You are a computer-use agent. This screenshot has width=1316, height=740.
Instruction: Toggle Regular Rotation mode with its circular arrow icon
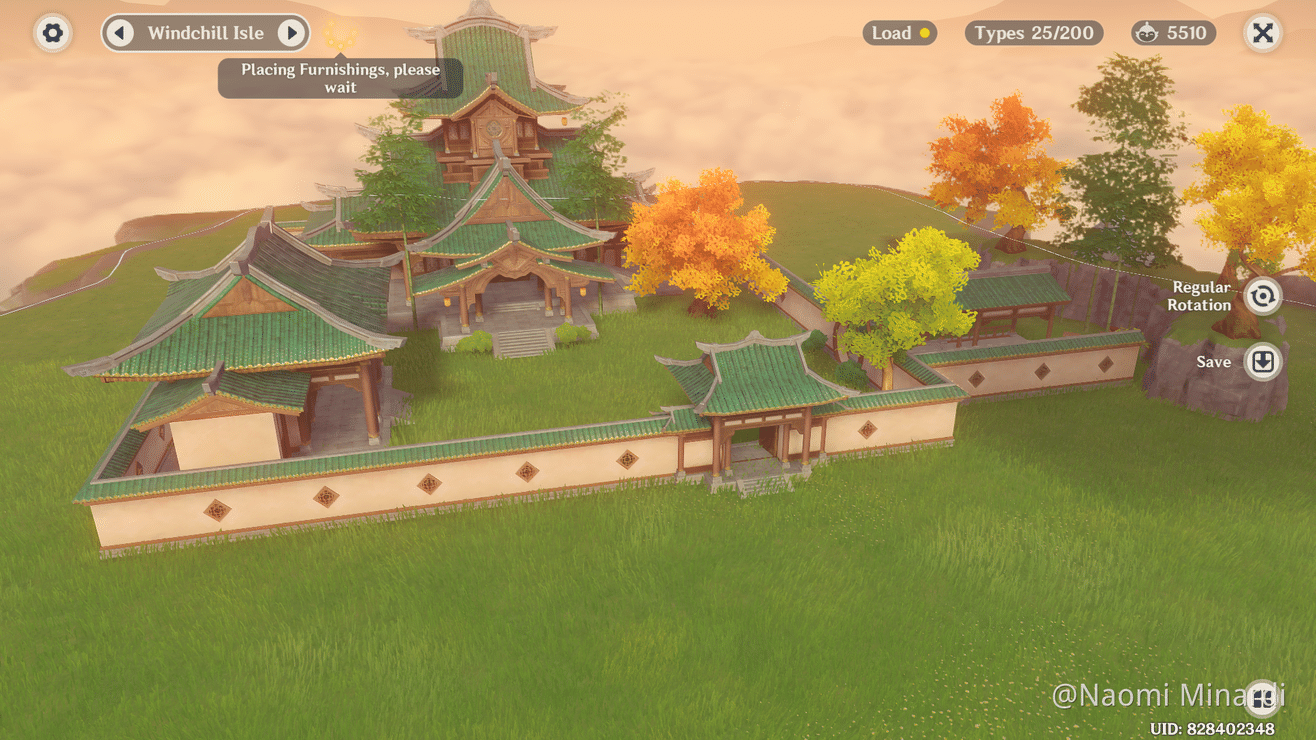[x=1262, y=296]
